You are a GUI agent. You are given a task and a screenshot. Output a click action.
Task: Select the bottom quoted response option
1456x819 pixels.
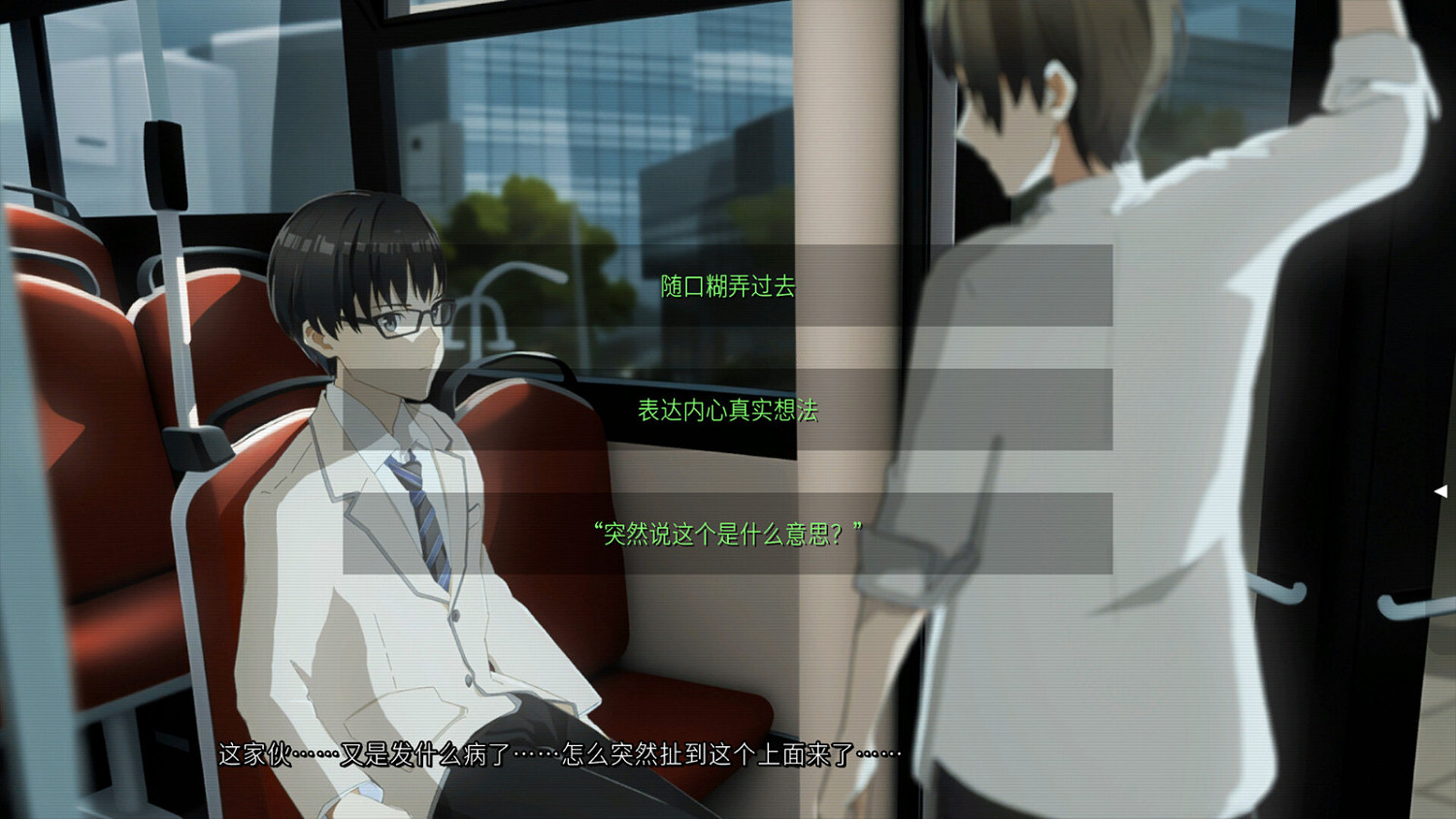click(726, 530)
